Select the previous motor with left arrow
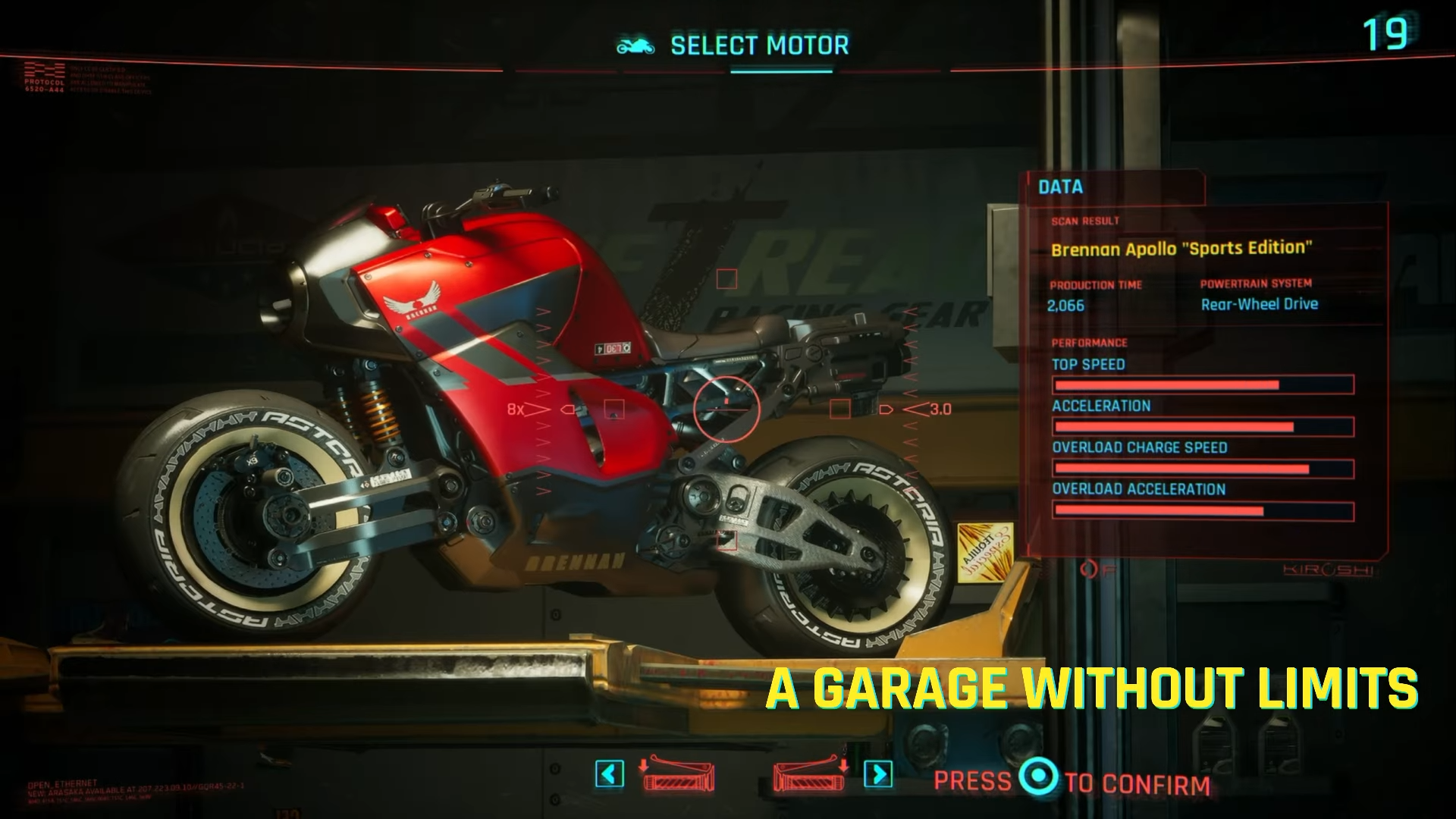Screen dimensions: 1456x819 [610, 774]
